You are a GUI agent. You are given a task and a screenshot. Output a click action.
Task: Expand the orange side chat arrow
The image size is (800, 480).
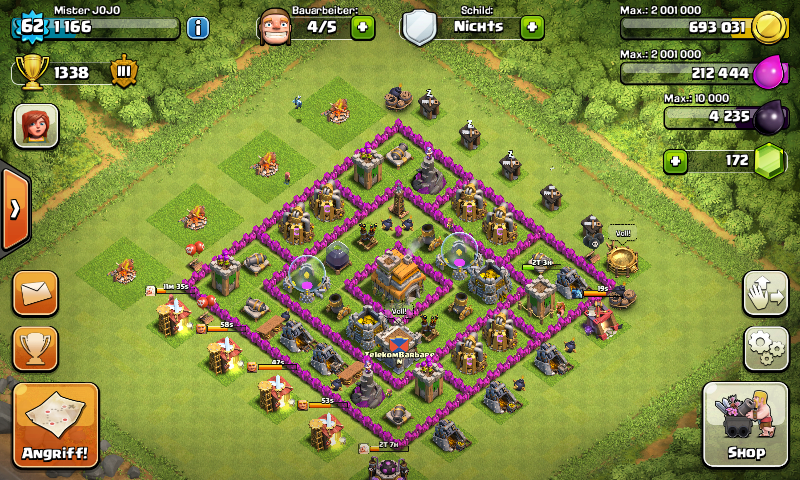(x=15, y=209)
